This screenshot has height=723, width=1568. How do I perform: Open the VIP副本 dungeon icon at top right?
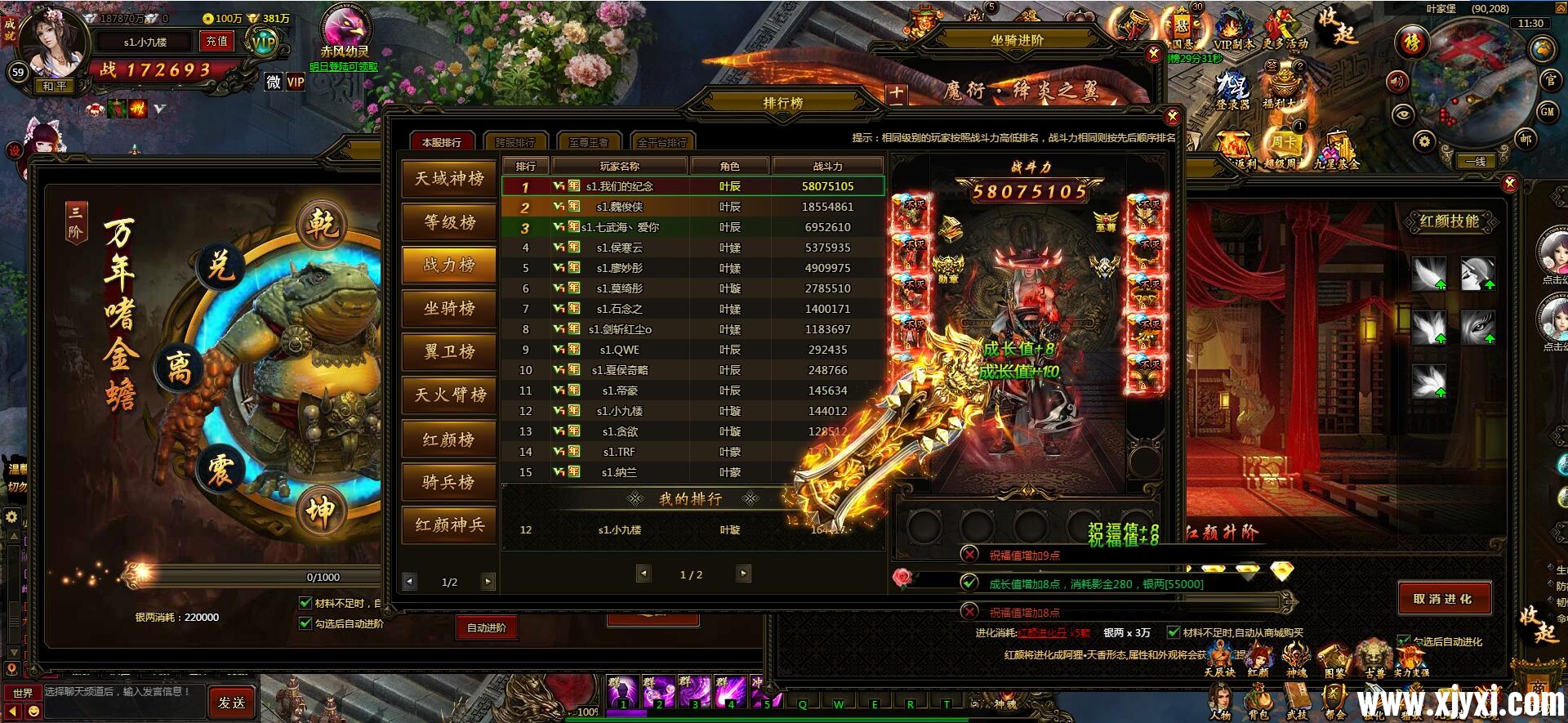[1232, 25]
